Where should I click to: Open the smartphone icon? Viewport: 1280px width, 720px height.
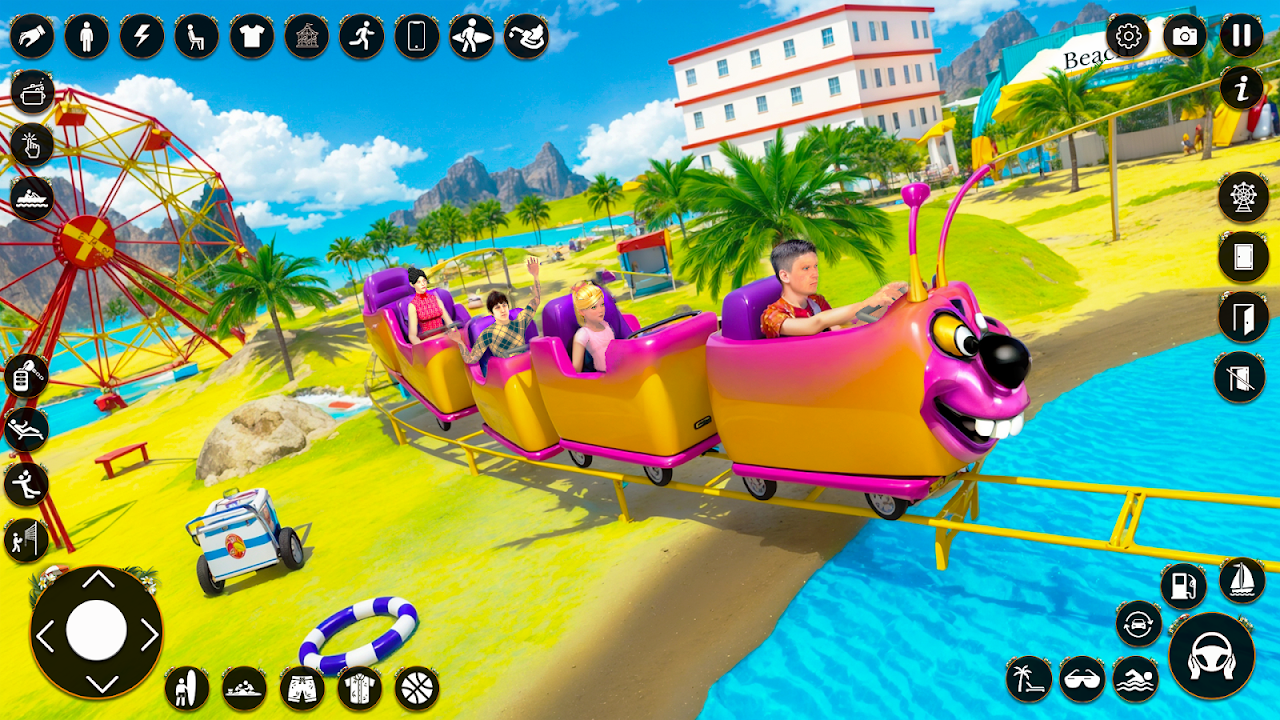416,37
